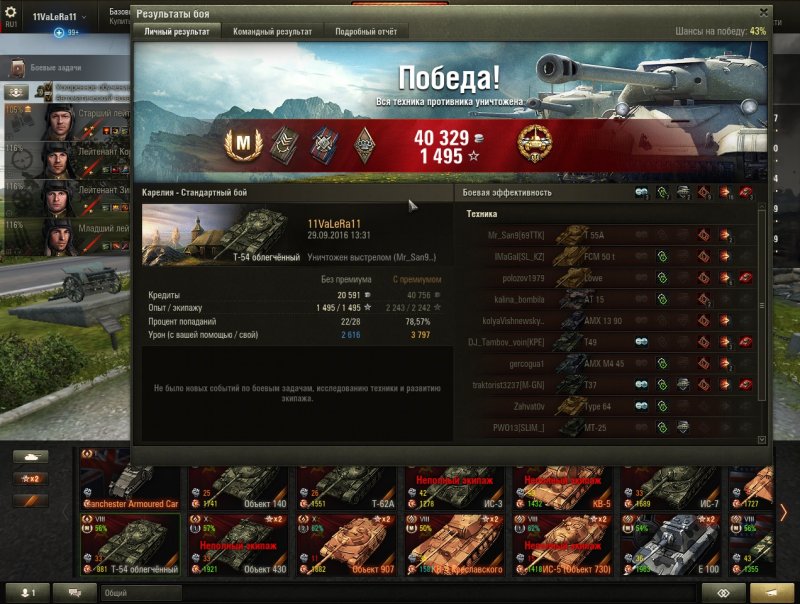Click the Mastery badge M medal
Screen dimensions: 800x604
point(241,145)
